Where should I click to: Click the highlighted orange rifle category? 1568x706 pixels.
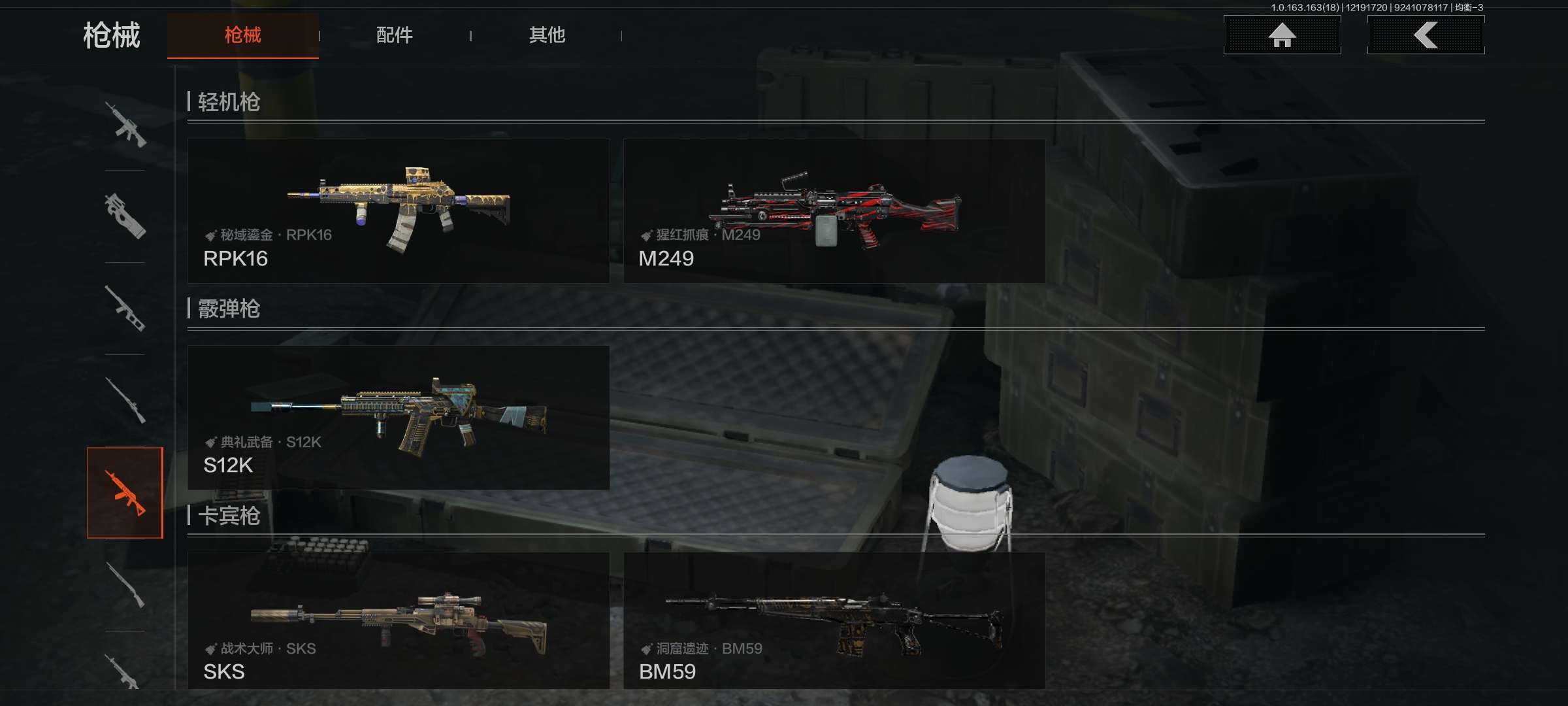coord(125,492)
